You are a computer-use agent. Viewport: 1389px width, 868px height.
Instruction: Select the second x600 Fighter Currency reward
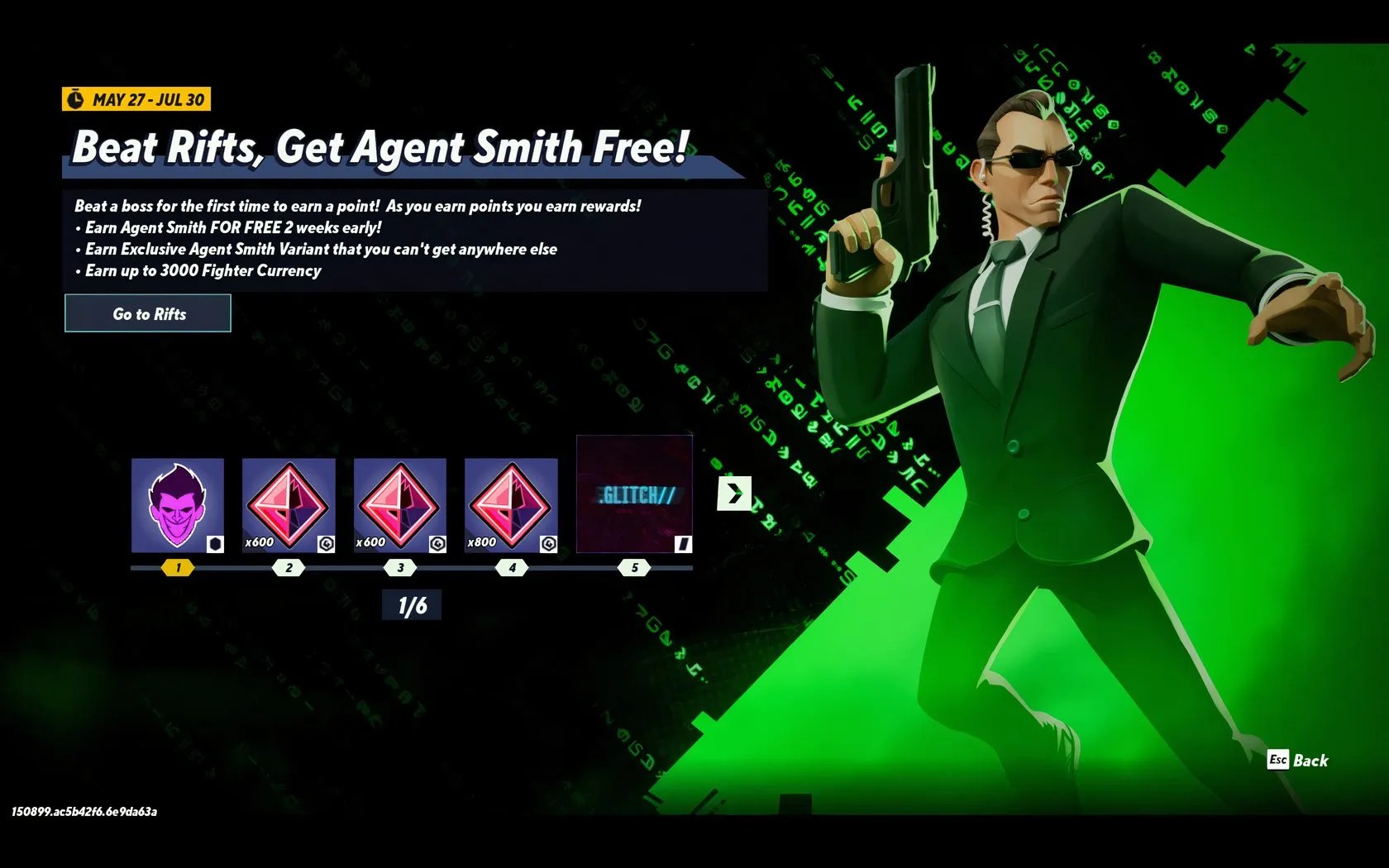click(x=399, y=503)
